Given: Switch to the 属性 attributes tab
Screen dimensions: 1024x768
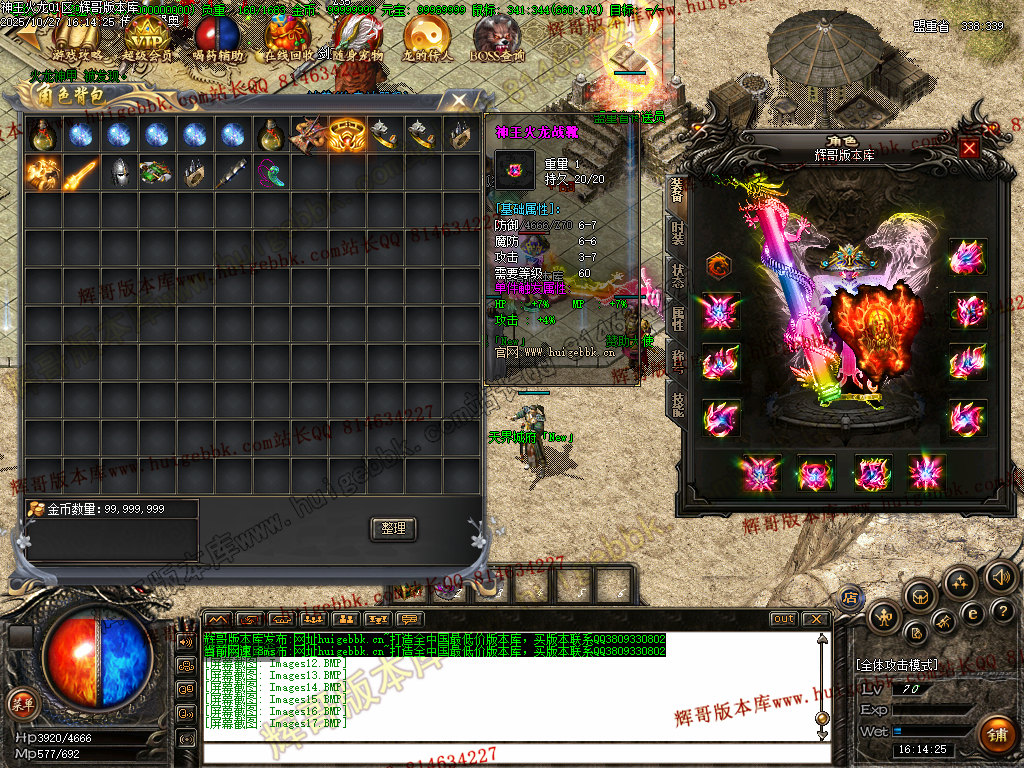Looking at the screenshot, I should click(677, 320).
